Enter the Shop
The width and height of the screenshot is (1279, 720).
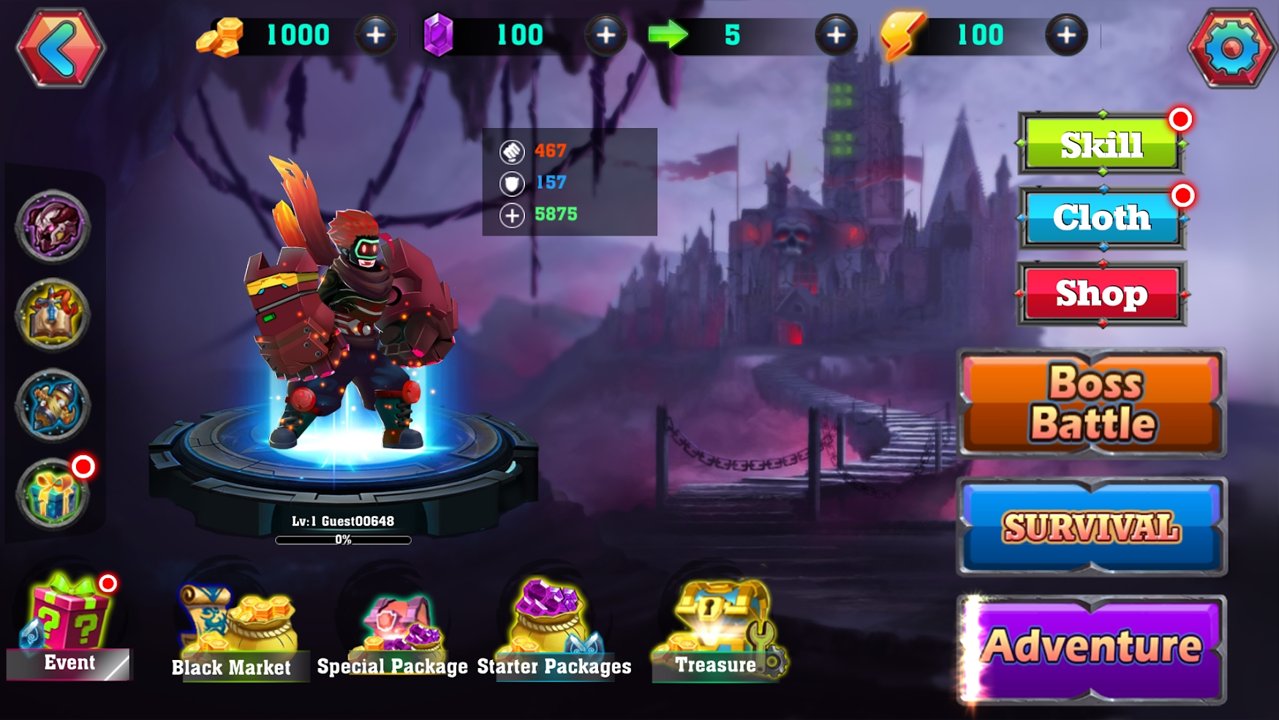coord(1102,294)
